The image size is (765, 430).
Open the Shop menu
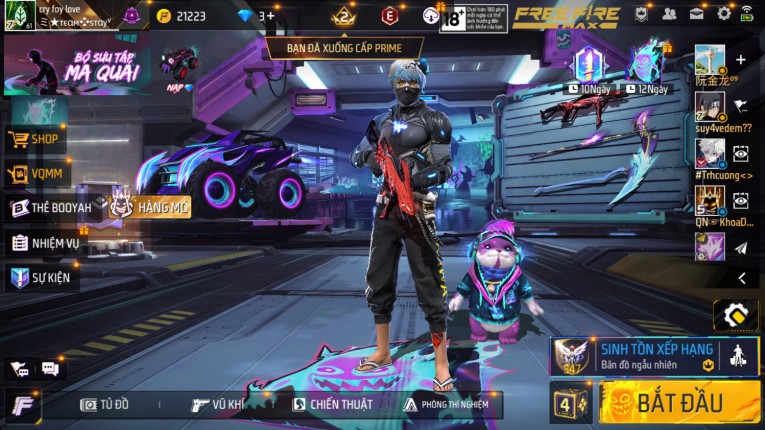click(36, 139)
